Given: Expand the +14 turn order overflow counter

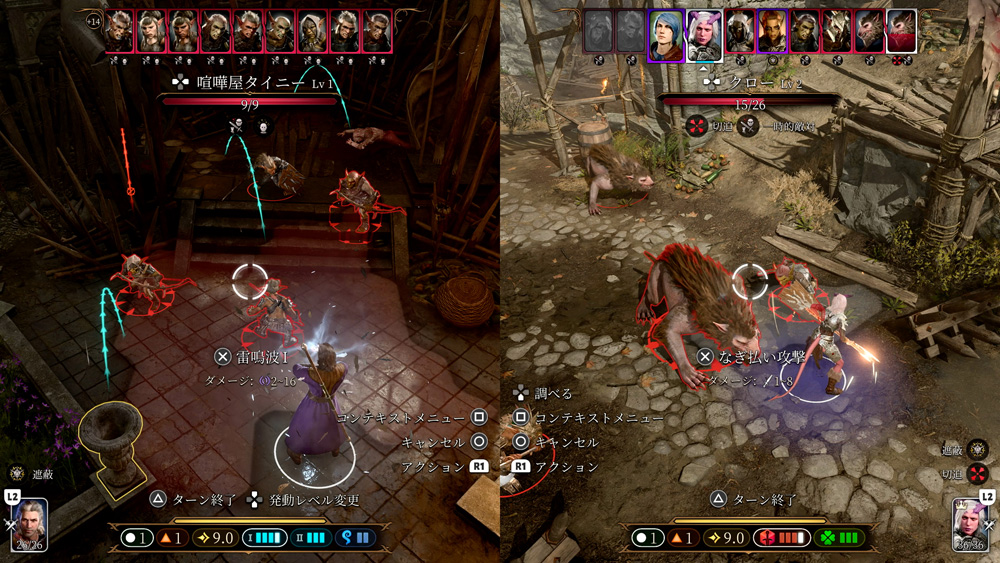Looking at the screenshot, I should (93, 20).
